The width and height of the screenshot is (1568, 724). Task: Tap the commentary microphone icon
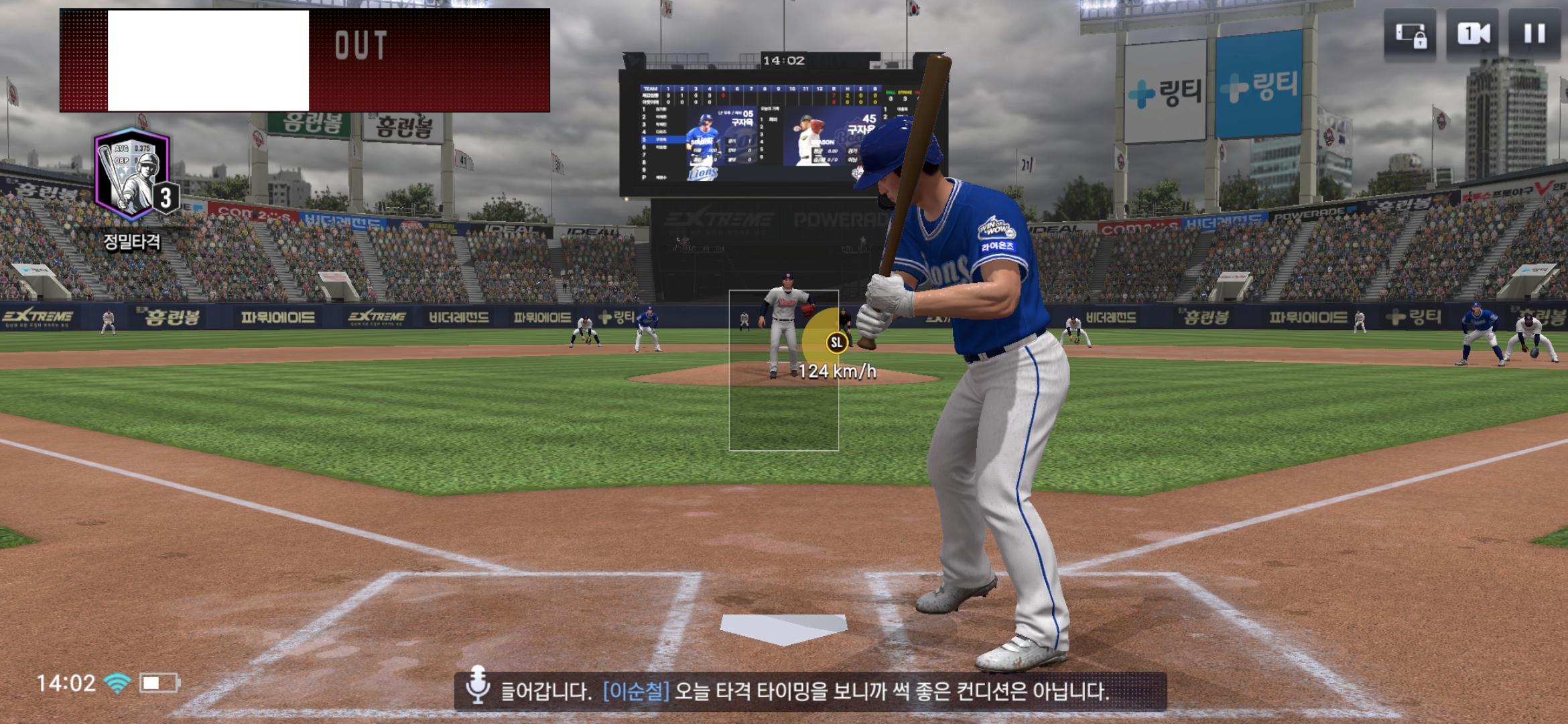pyautogui.click(x=477, y=685)
